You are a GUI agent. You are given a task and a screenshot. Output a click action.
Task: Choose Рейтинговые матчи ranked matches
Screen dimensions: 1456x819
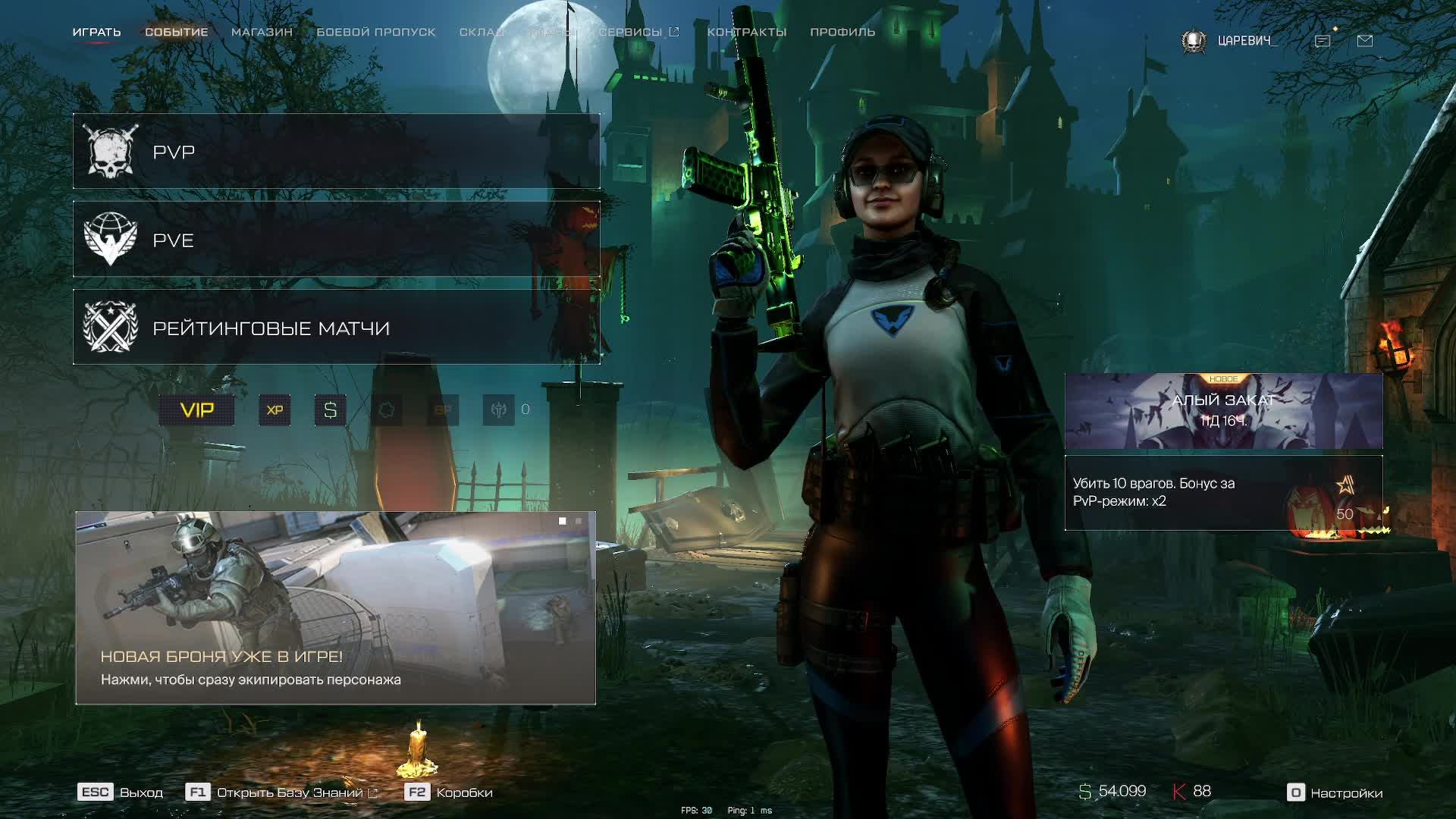tap(336, 328)
